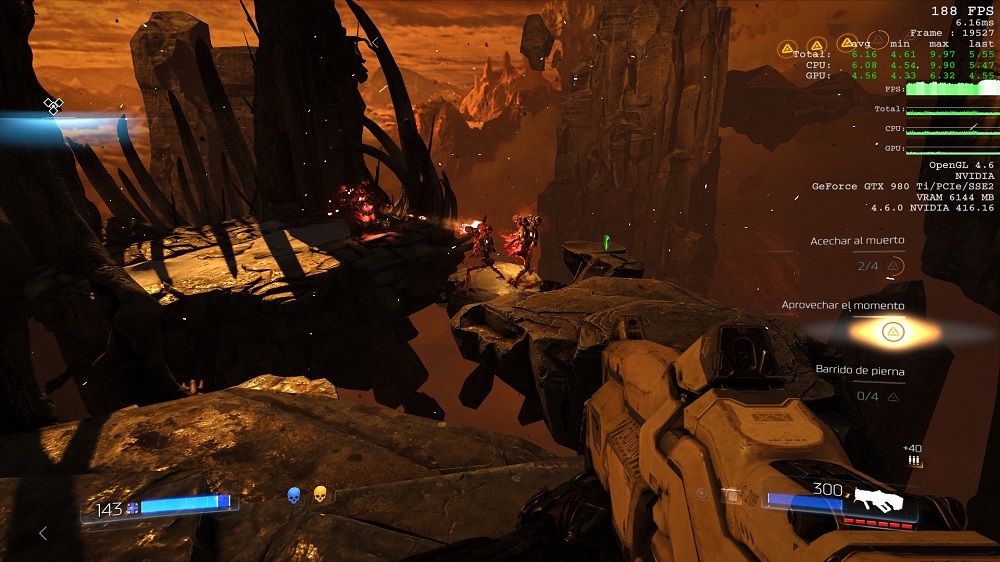Click the glowing completed challenge emblem

coord(890,332)
